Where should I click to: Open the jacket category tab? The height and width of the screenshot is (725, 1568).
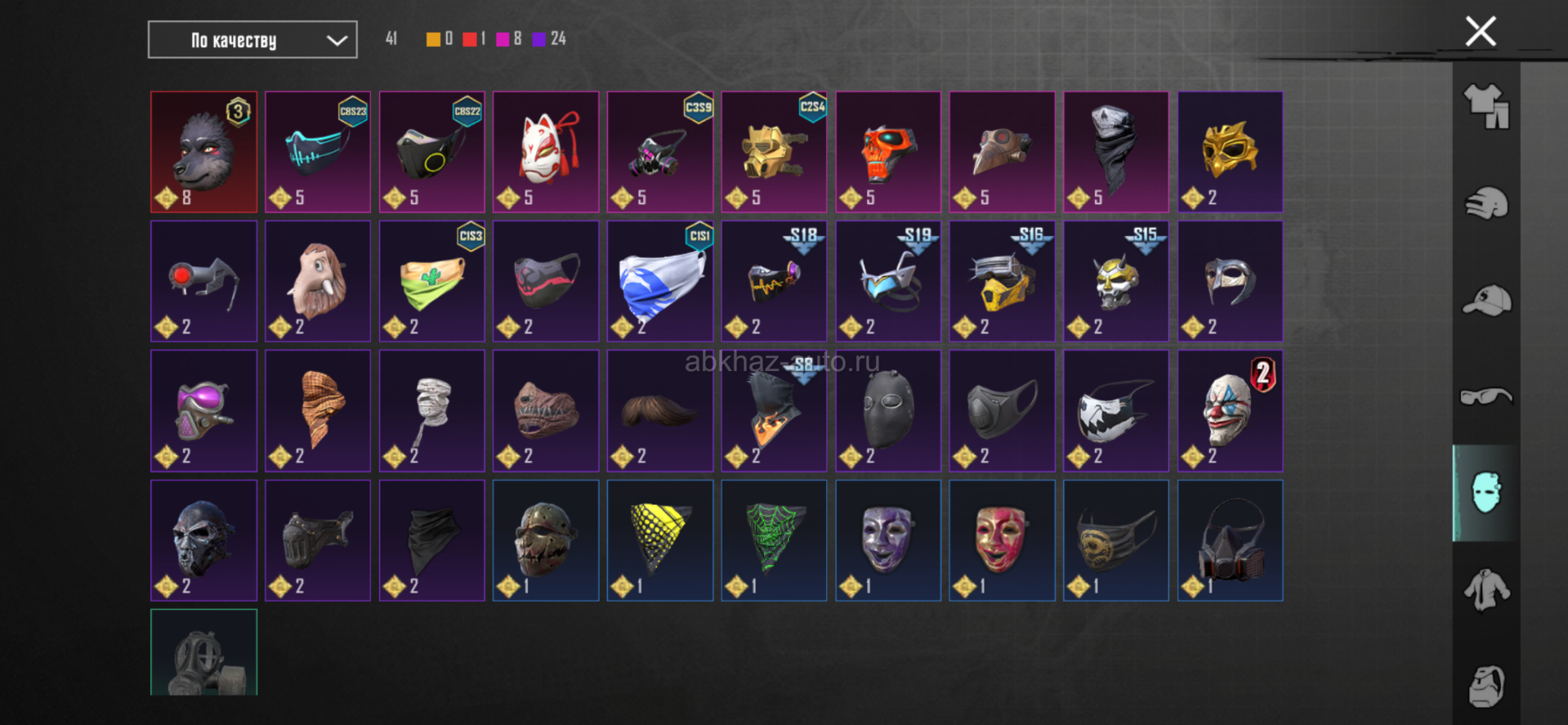[1485, 589]
